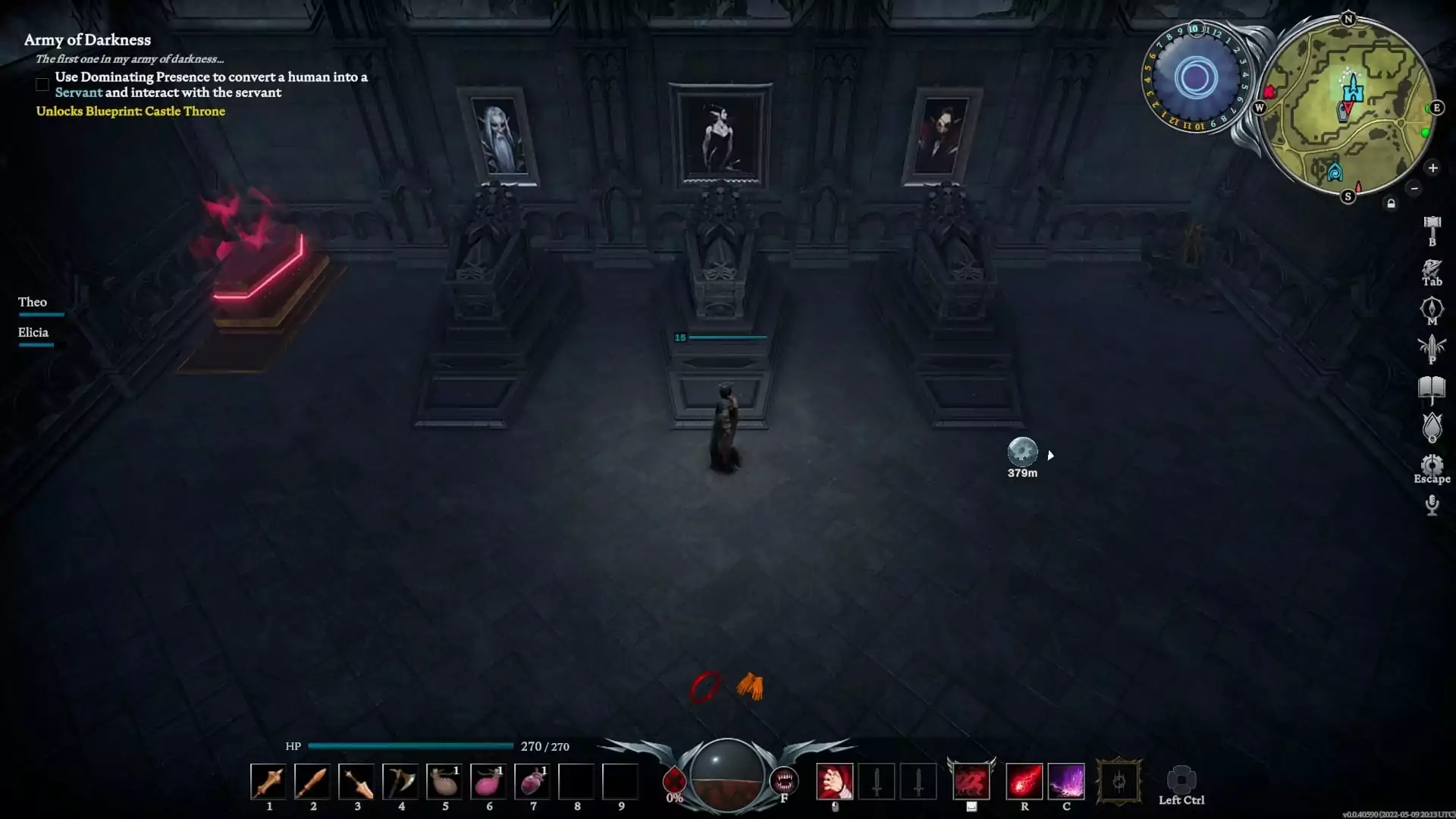1456x819 pixels.
Task: Open the journal book icon
Action: pyautogui.click(x=1432, y=389)
